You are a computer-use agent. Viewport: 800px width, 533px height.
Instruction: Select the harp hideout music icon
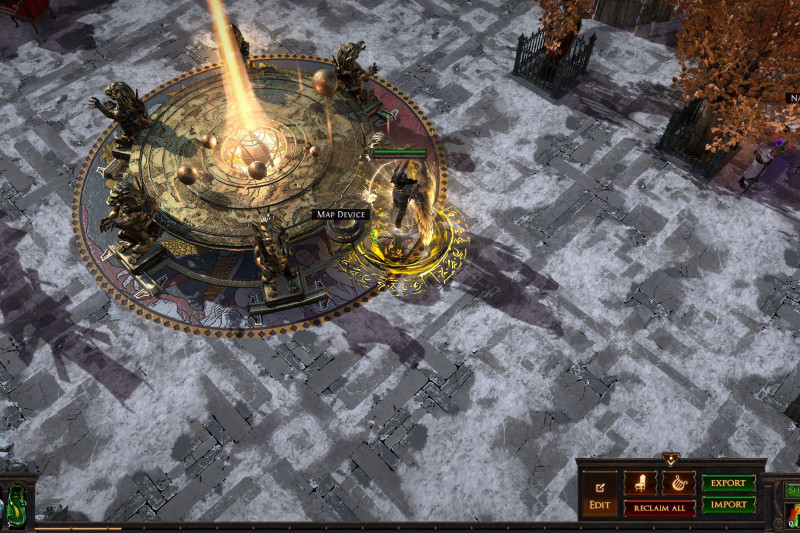click(678, 483)
